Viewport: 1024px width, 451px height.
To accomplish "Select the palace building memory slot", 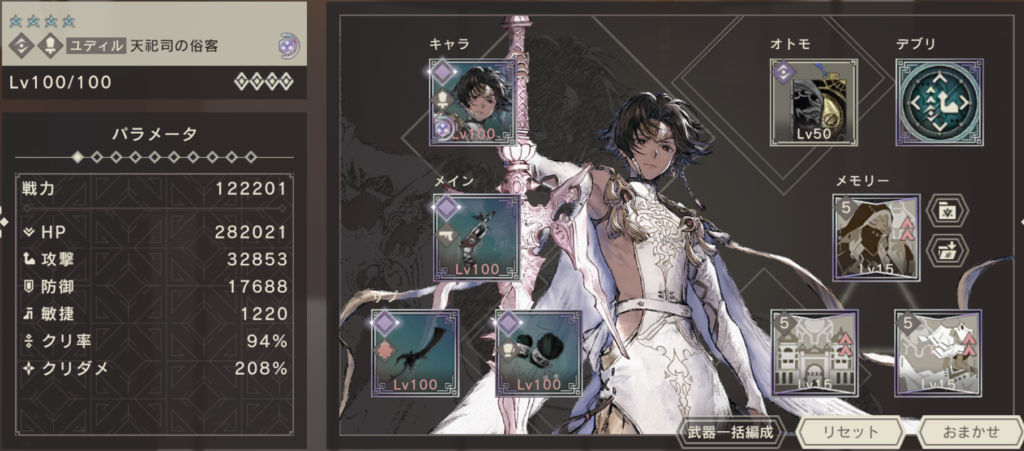I will point(813,352).
